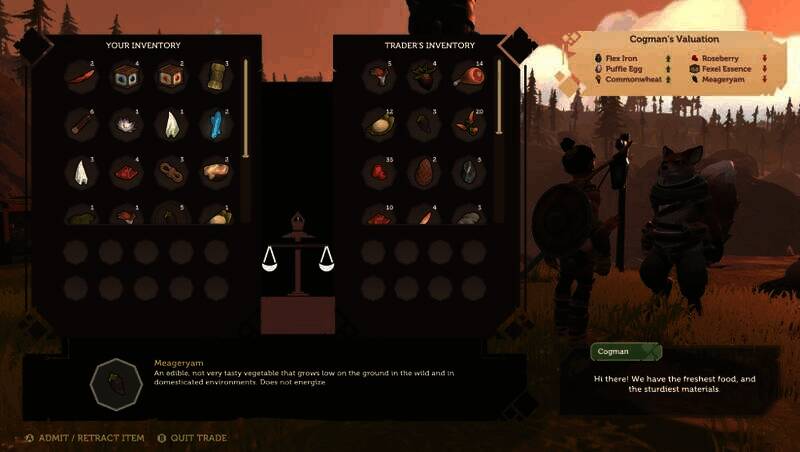Select the trader's red gem cluster stack

[x=380, y=172]
